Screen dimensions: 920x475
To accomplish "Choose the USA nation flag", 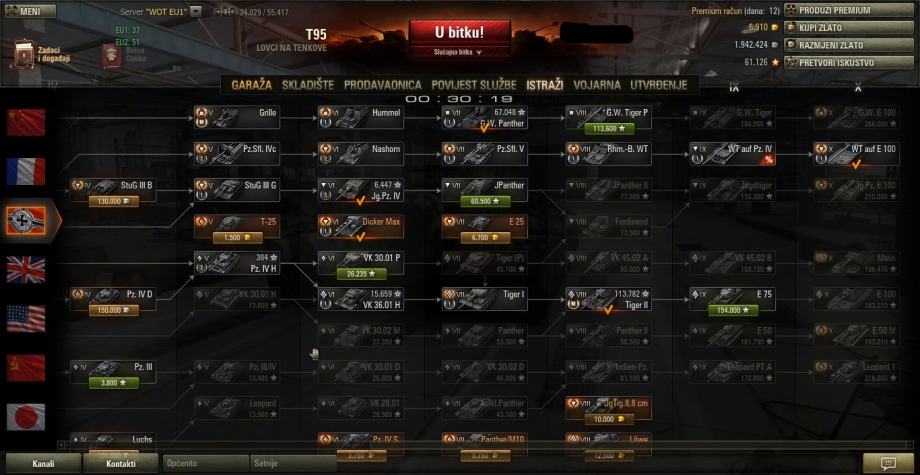I will click(x=26, y=318).
